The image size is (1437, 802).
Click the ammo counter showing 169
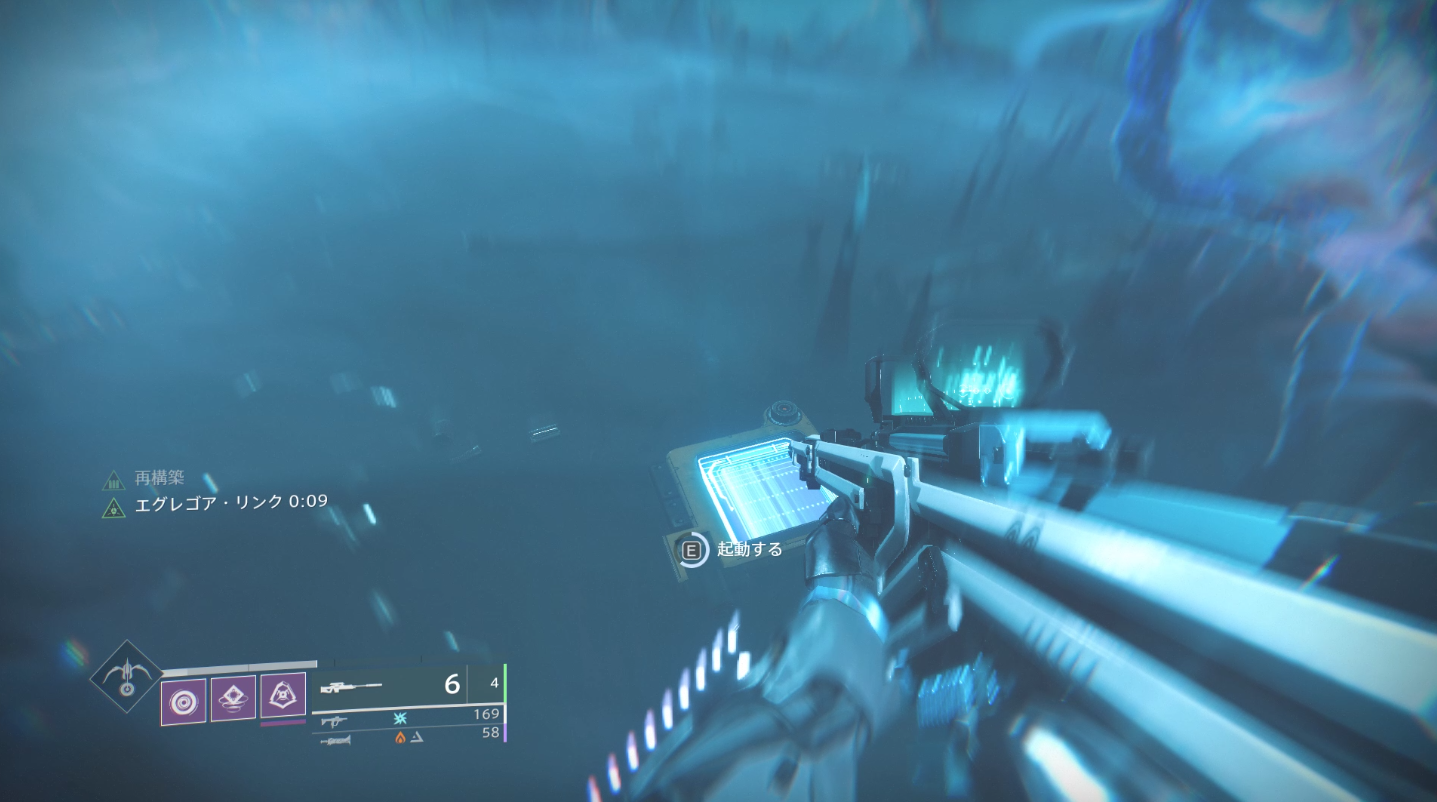point(487,713)
